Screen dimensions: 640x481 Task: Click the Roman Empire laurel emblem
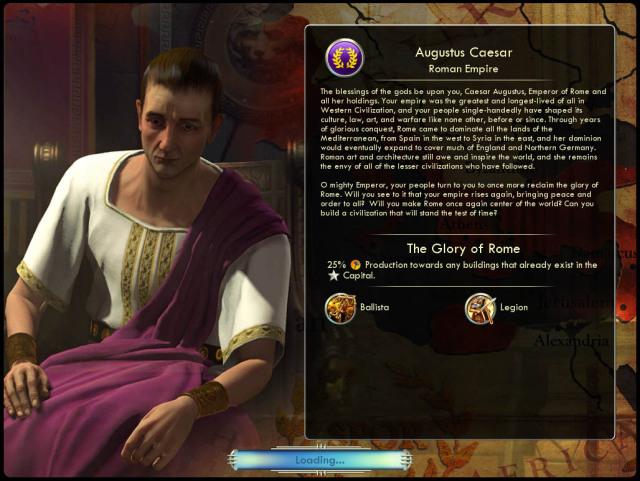pyautogui.click(x=345, y=58)
